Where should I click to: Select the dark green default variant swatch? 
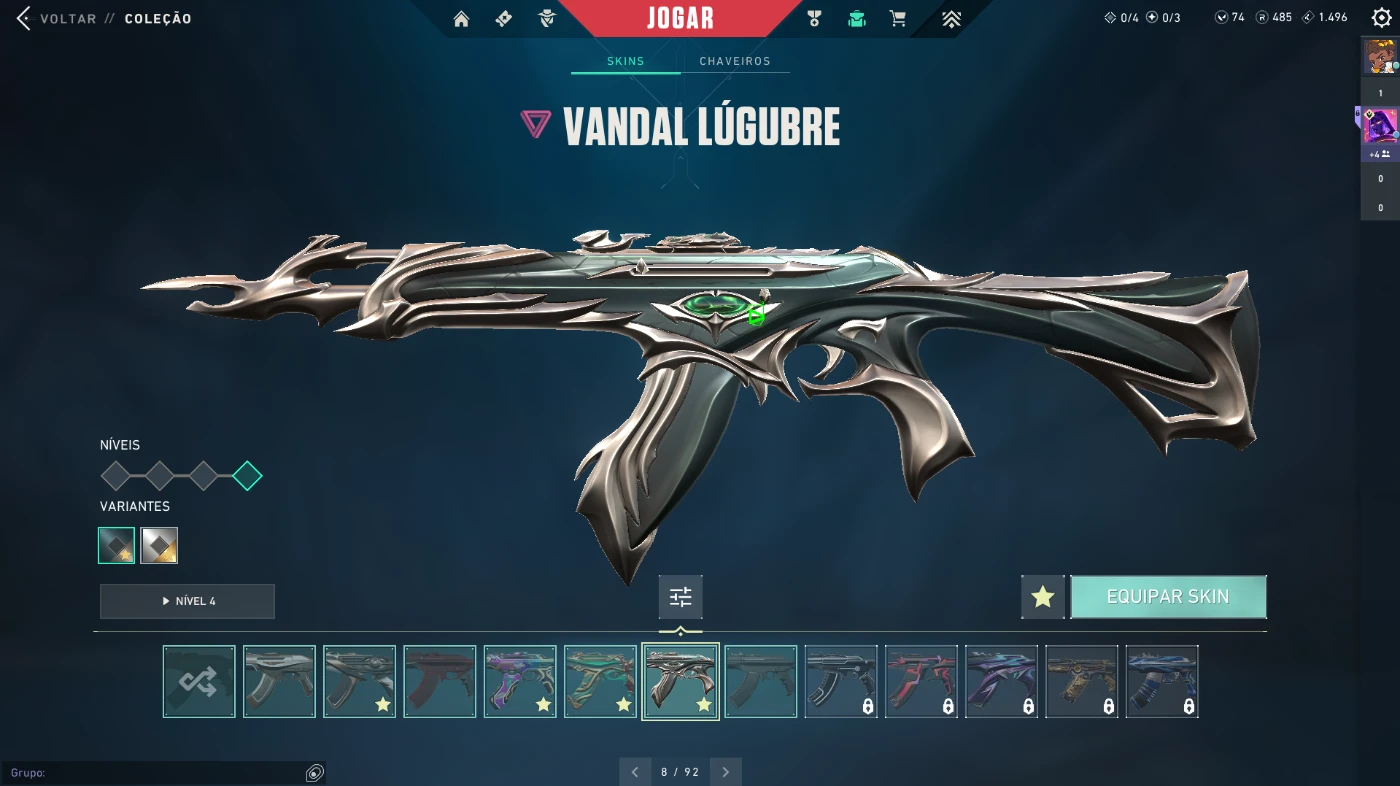pos(116,545)
